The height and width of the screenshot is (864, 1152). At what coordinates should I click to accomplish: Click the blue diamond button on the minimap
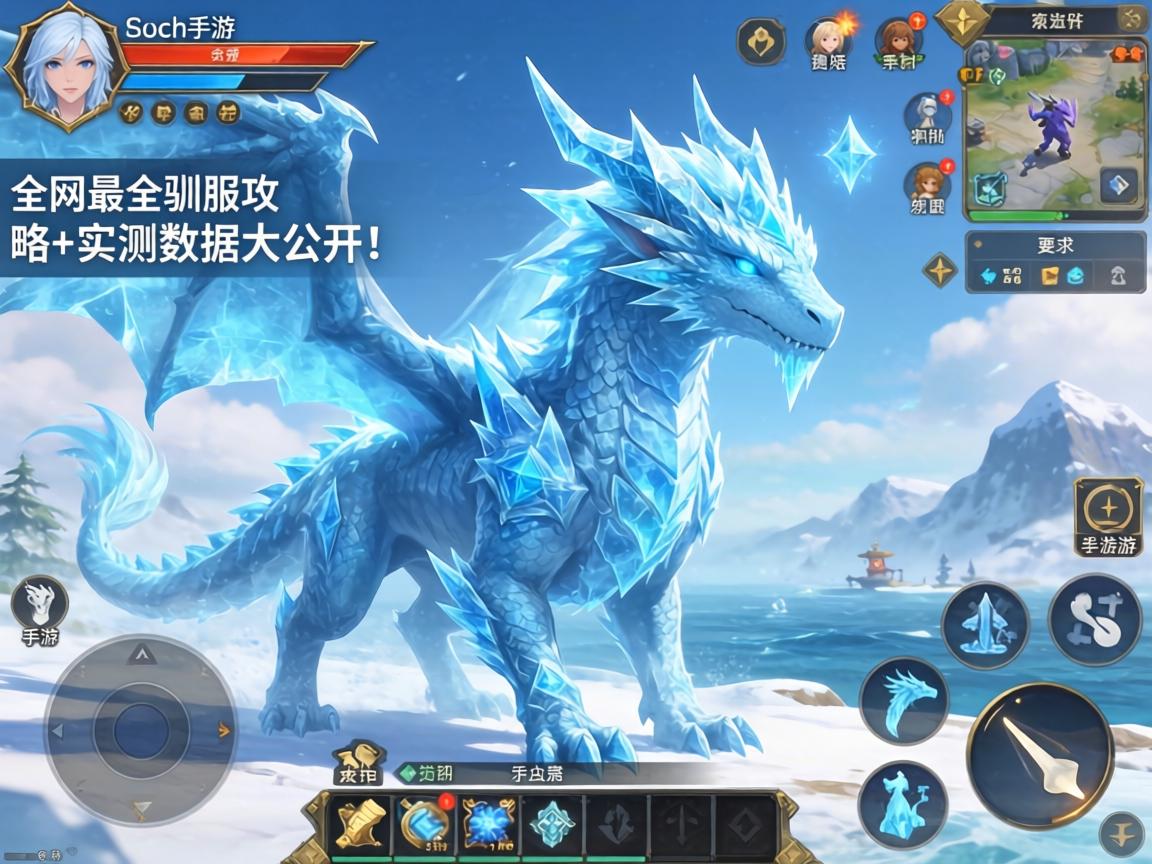click(1119, 185)
